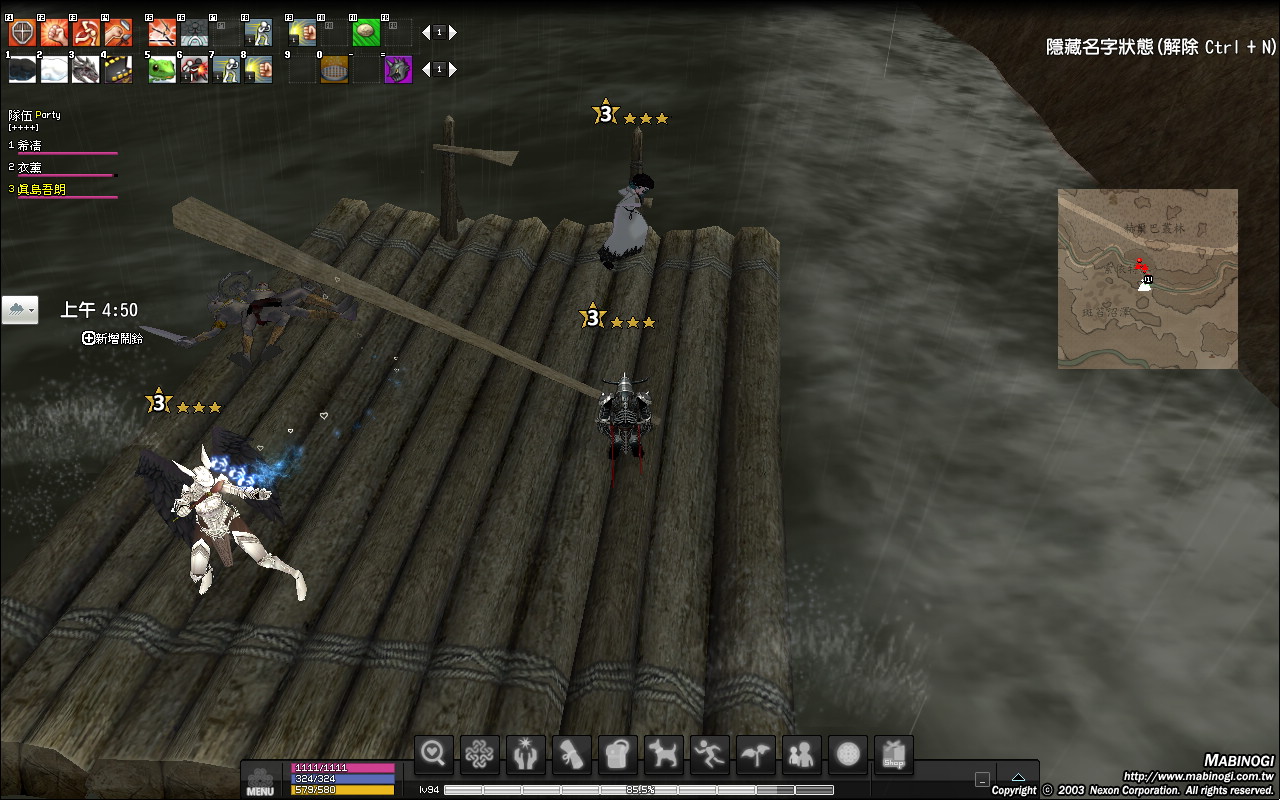Use the fist Smash skill on F2
Viewport: 1280px width, 800px height.
point(54,33)
